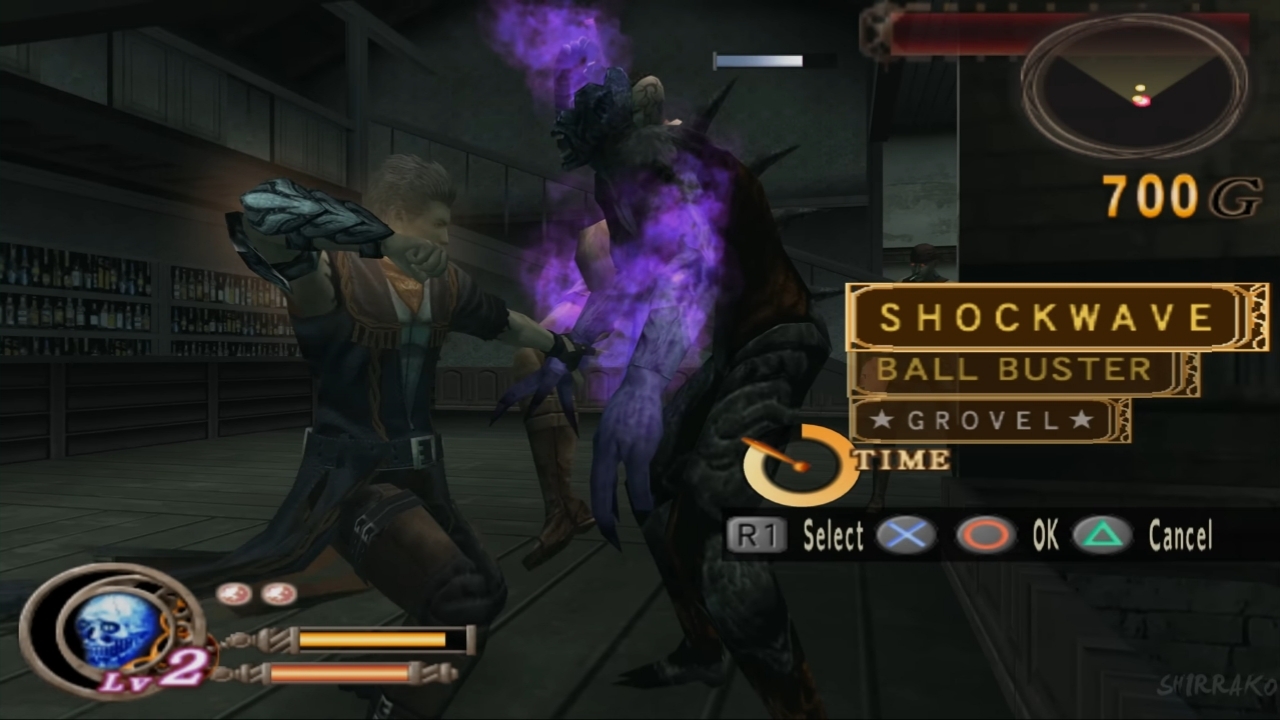Select the SHOCKWAVE attack option
This screenshot has height=720, width=1280.
pos(1047,318)
